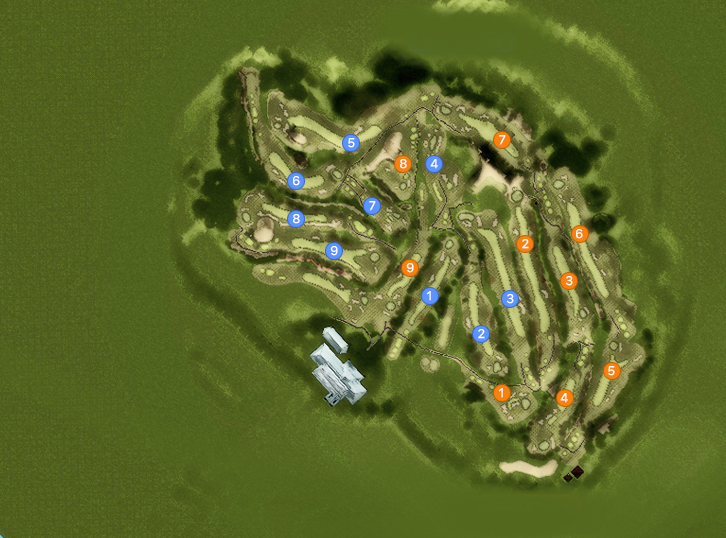
Task: Click blue hole marker 9
Action: pos(335,251)
